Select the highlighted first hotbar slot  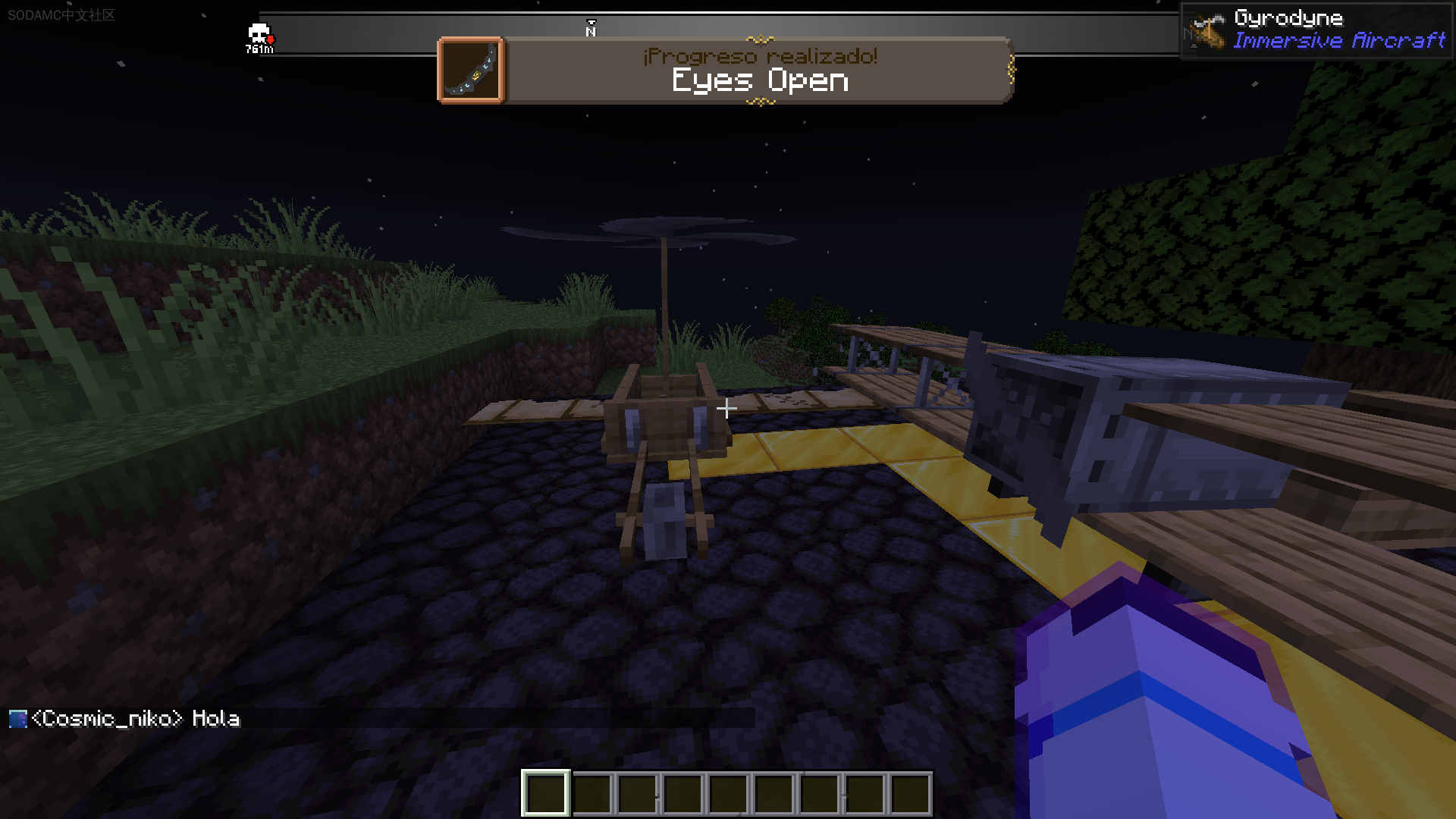click(545, 793)
